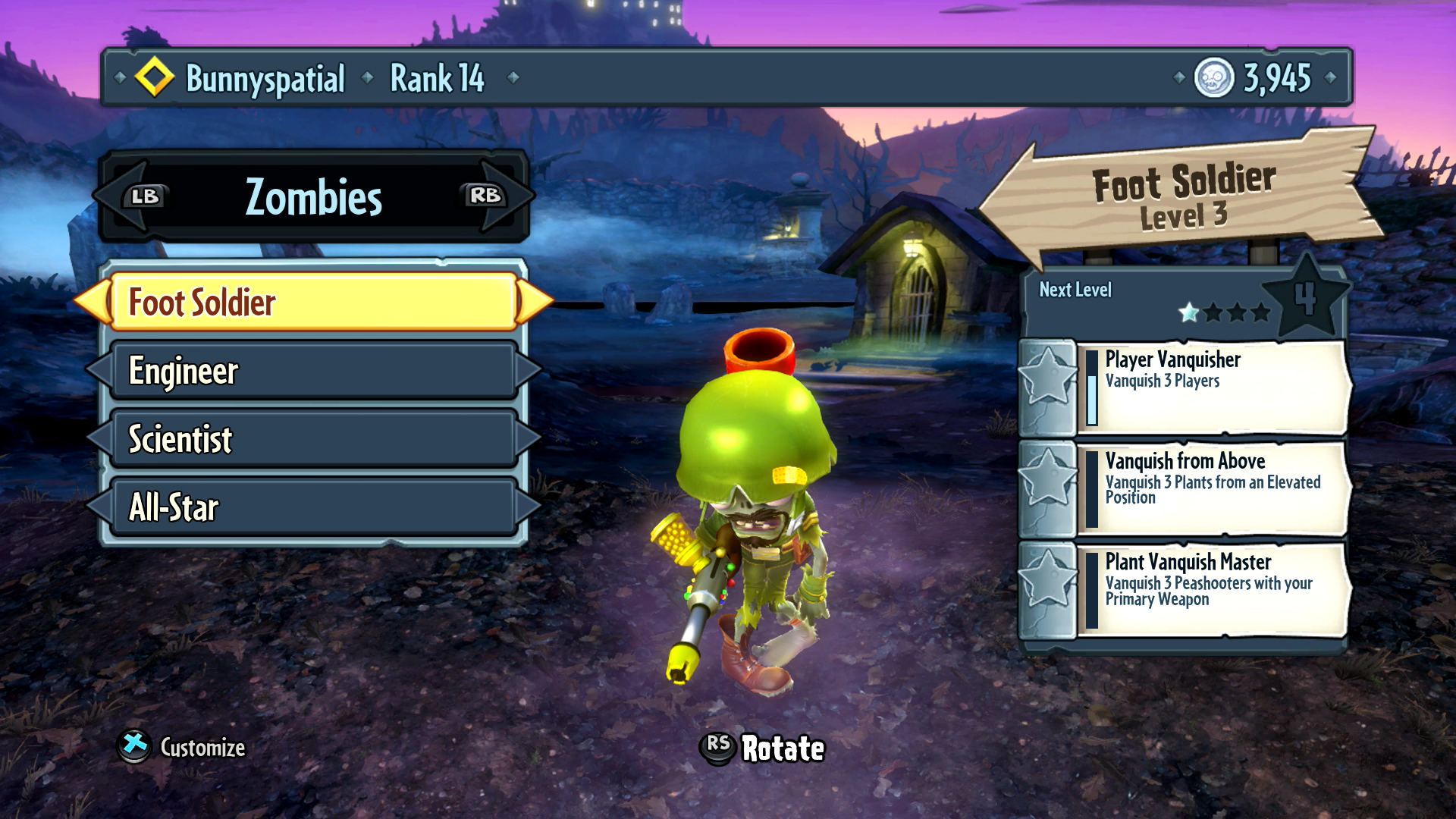Click the right arrow on Foot Soldier row
The height and width of the screenshot is (819, 1456).
click(x=535, y=302)
